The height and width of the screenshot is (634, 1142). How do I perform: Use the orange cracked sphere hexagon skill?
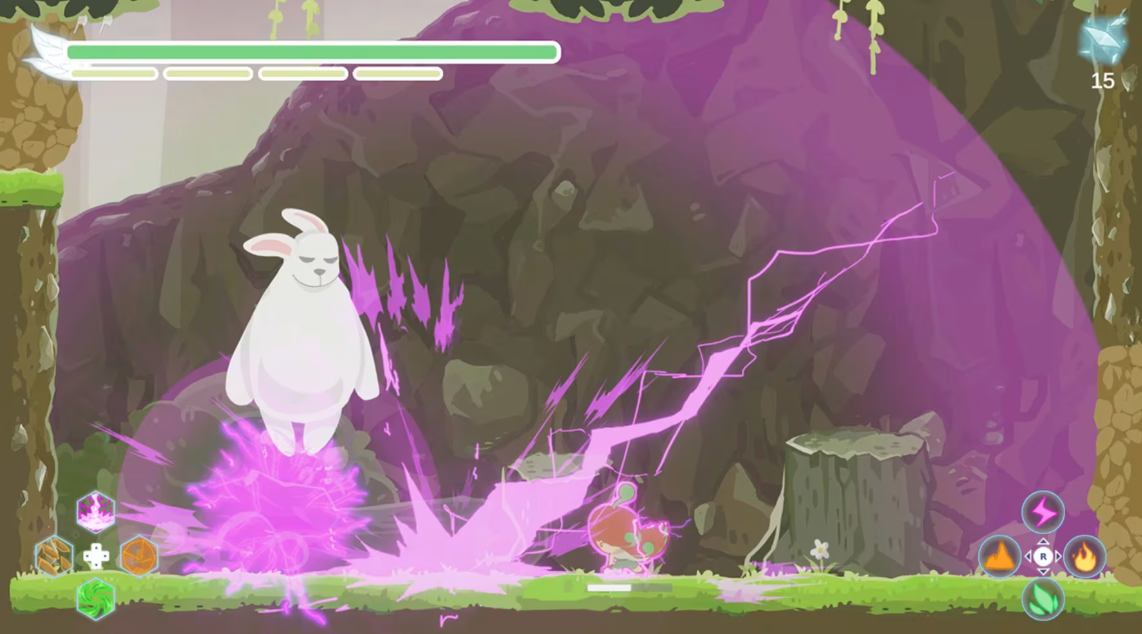(x=139, y=556)
